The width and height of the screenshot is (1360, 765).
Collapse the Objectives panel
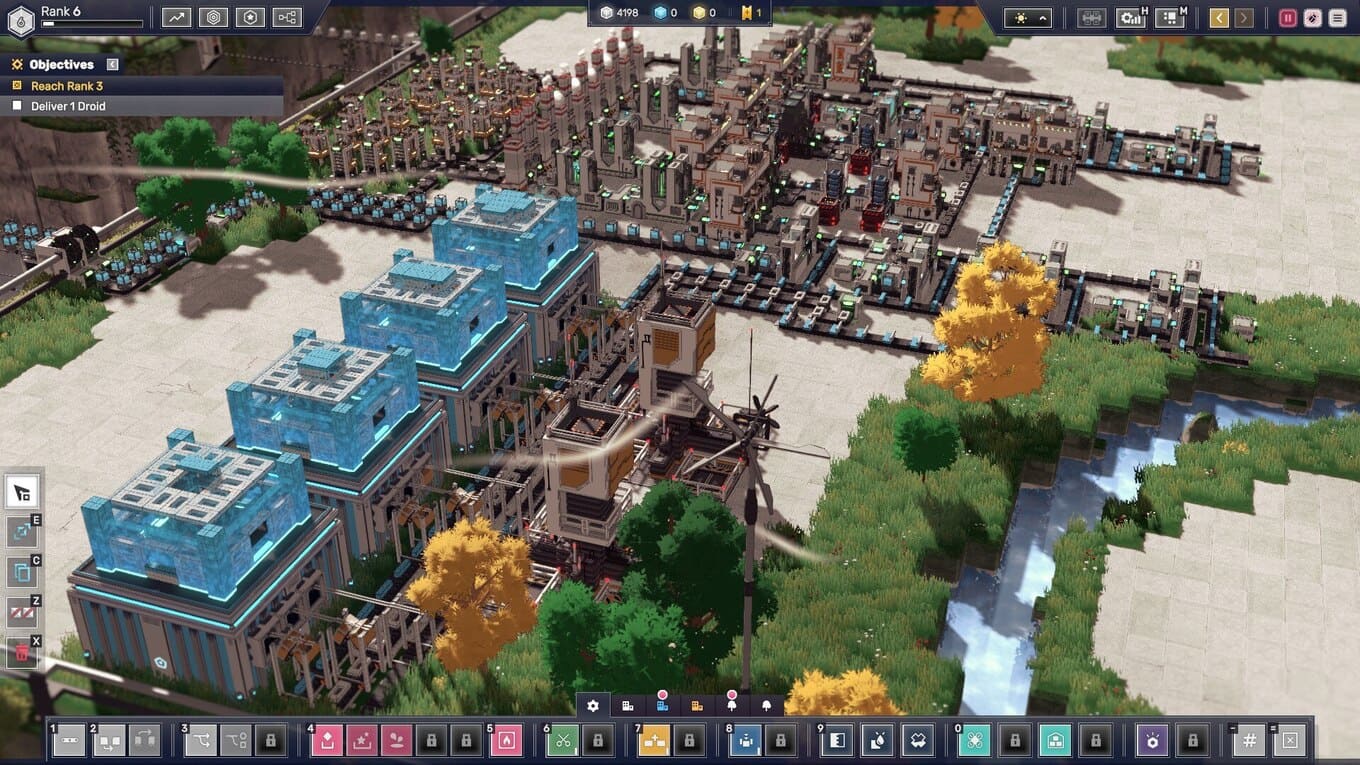[112, 65]
